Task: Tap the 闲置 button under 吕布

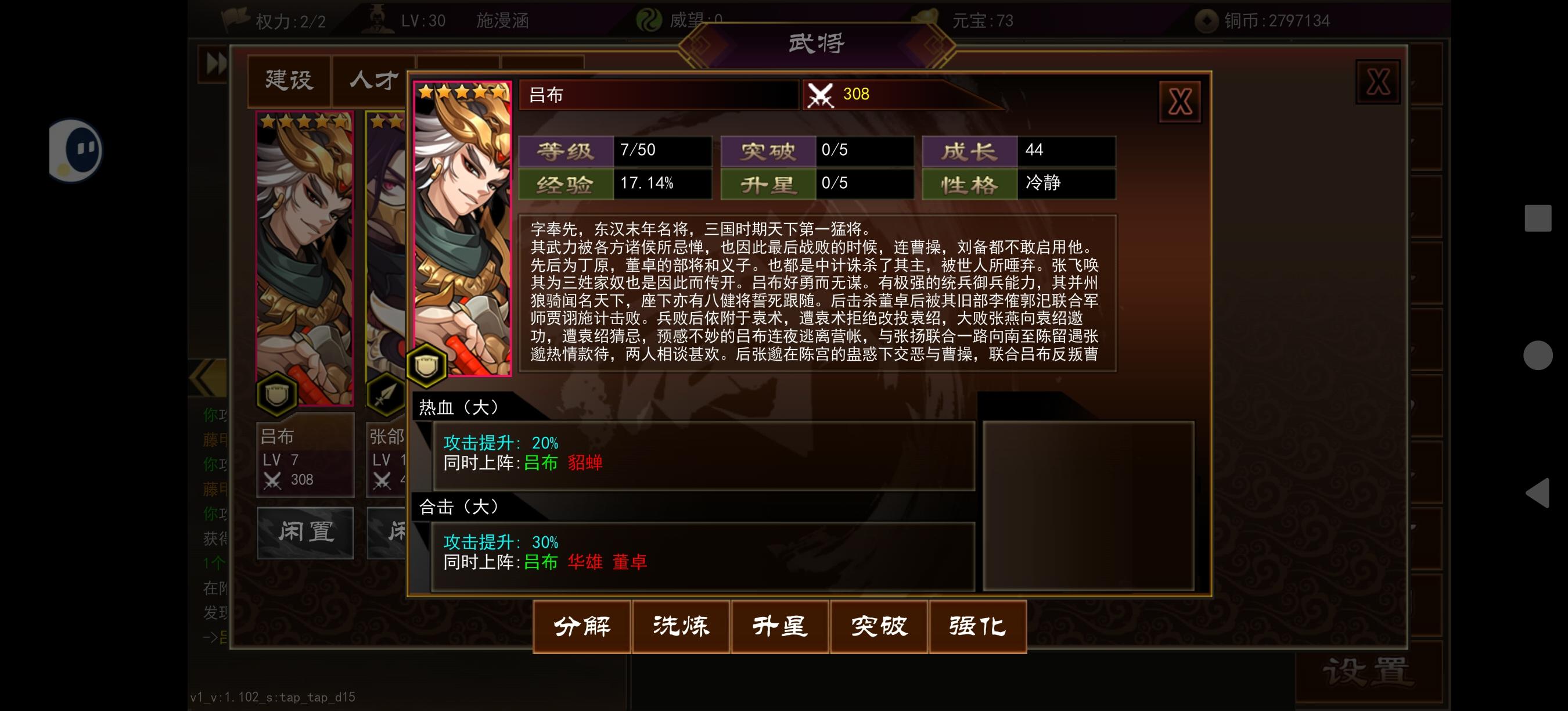Action: (305, 532)
